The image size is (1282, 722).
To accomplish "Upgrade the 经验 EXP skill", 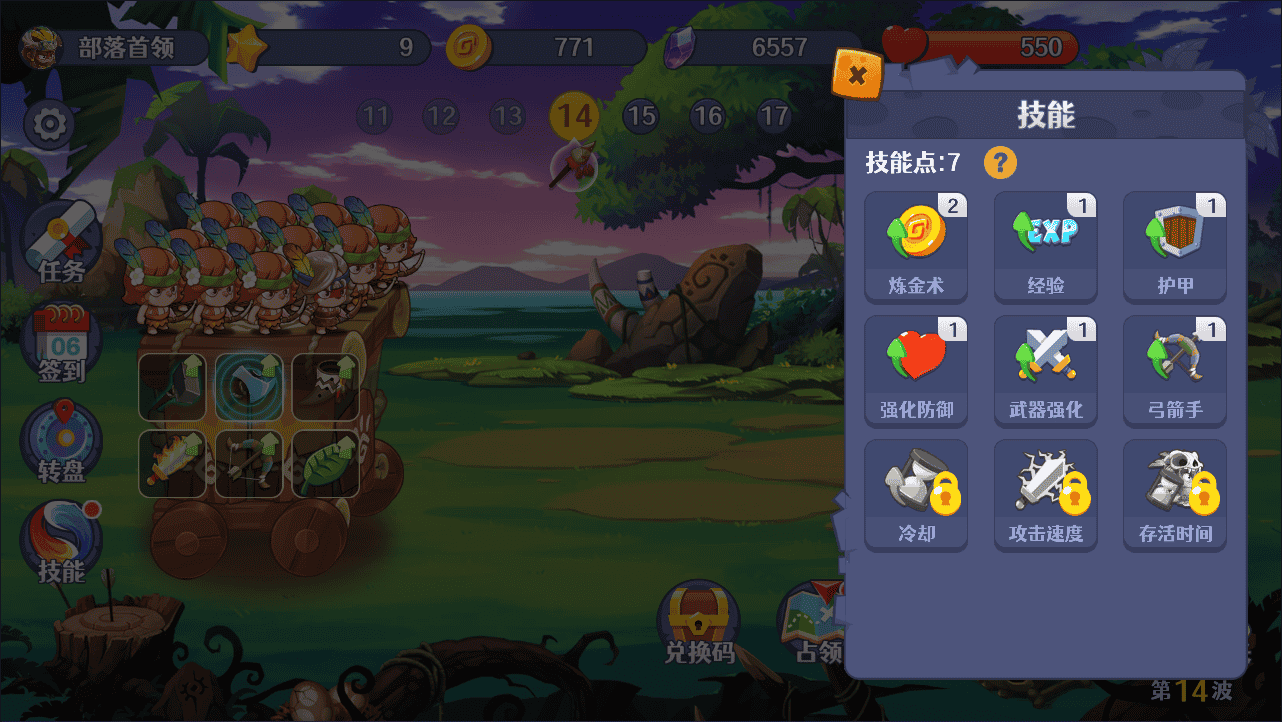I will tap(1045, 246).
